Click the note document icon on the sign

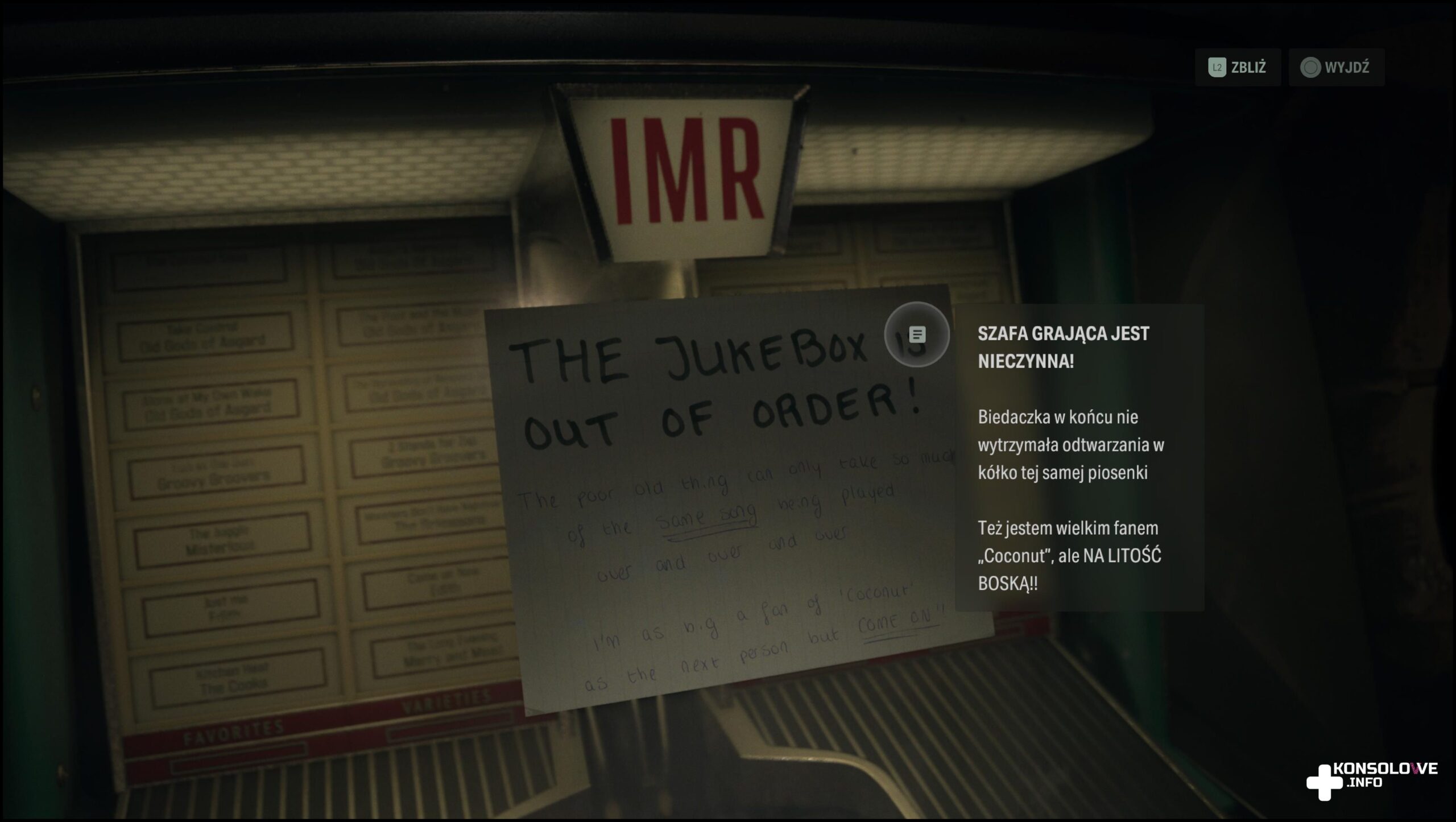click(917, 334)
